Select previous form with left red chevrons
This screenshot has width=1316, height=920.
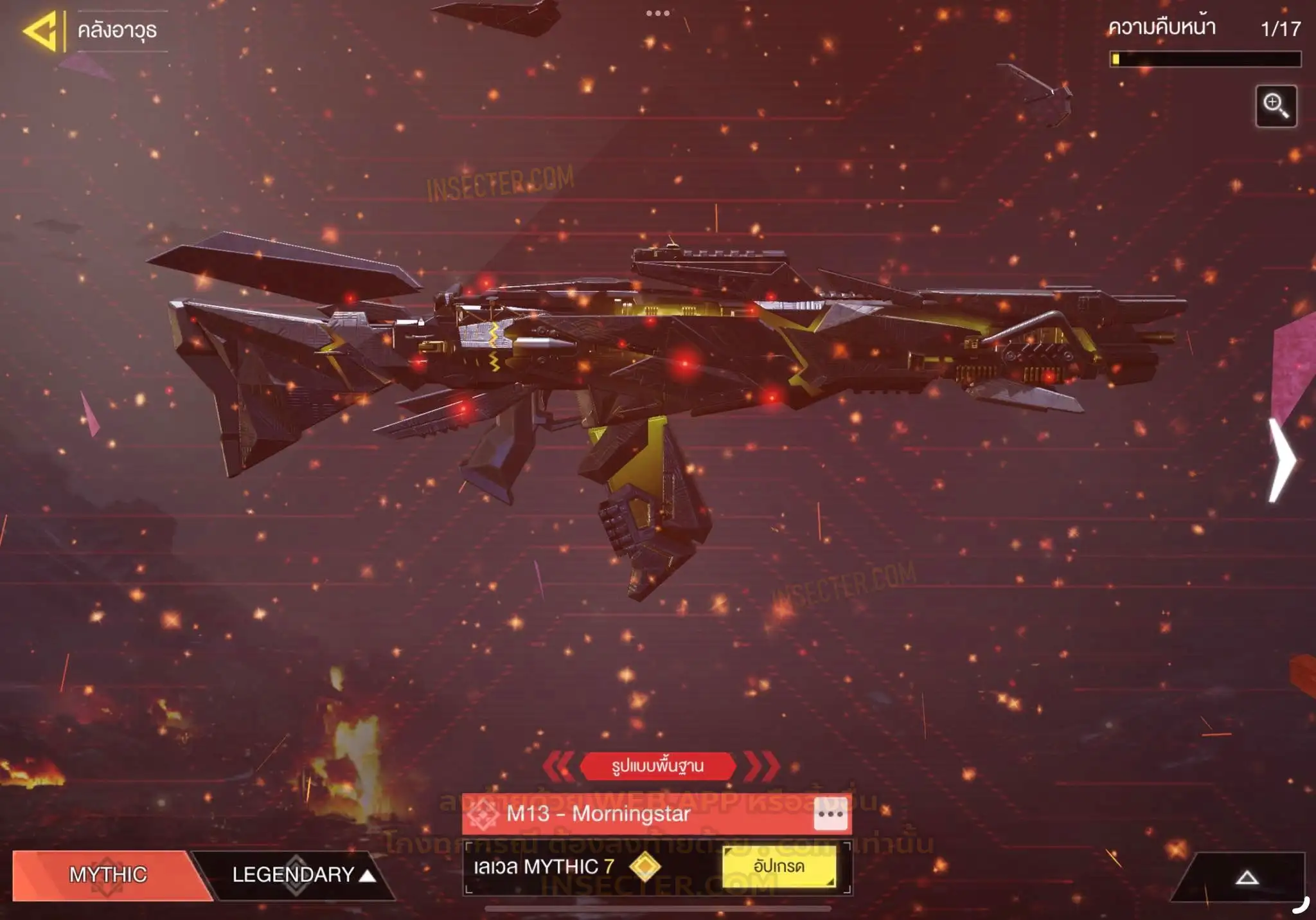[558, 766]
